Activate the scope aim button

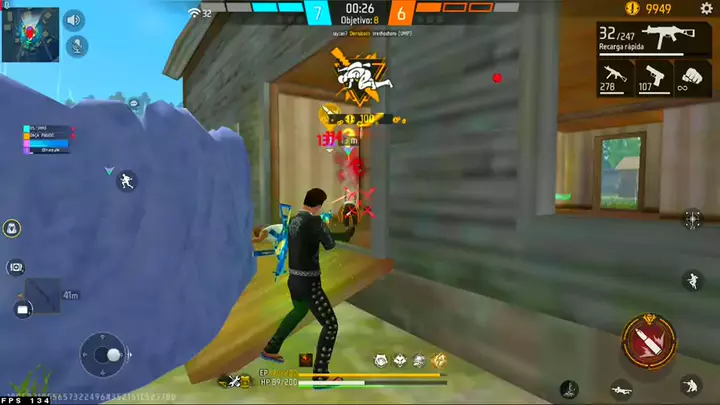(x=692, y=218)
